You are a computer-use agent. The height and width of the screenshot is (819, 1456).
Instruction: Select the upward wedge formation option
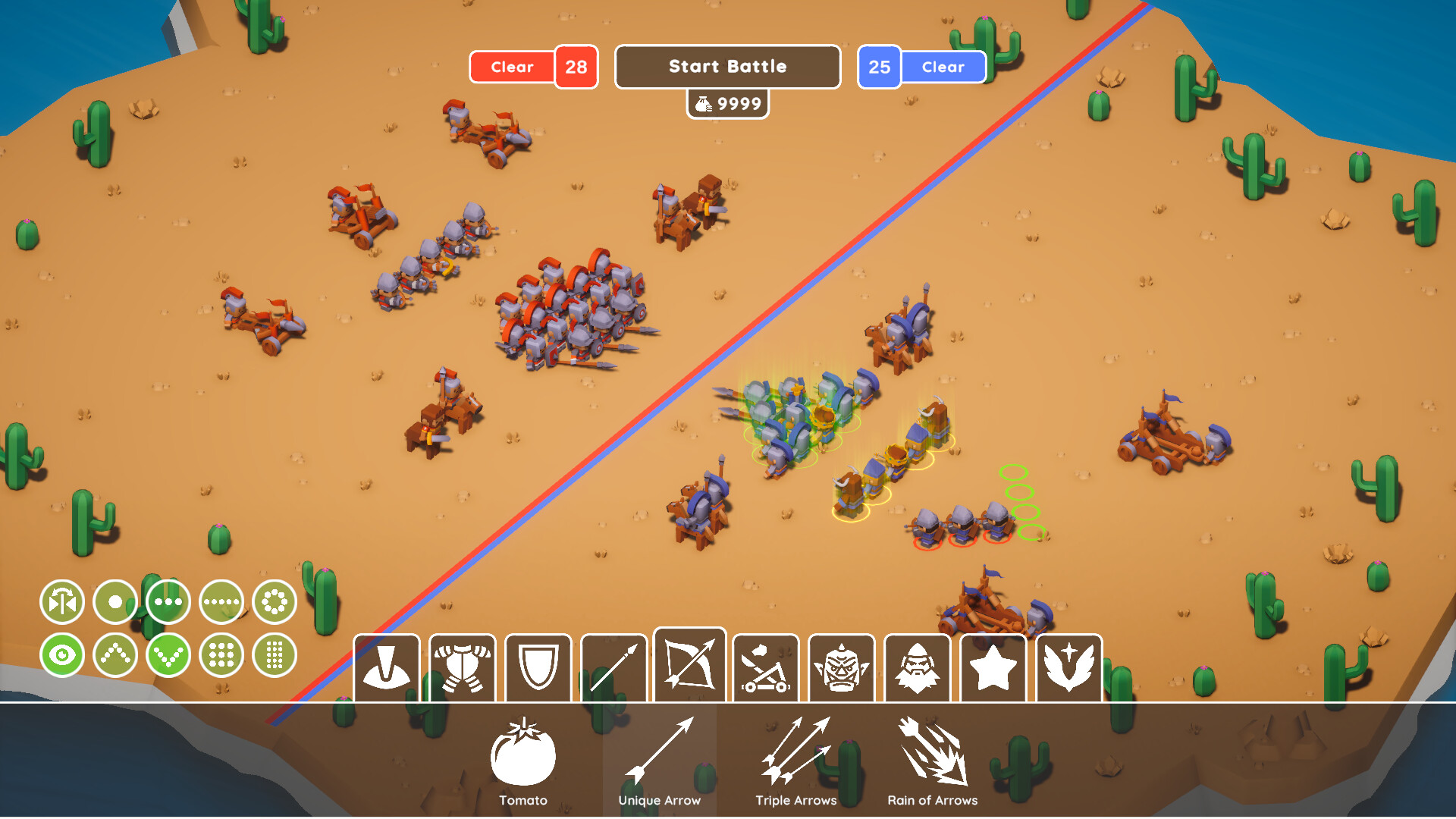115,654
